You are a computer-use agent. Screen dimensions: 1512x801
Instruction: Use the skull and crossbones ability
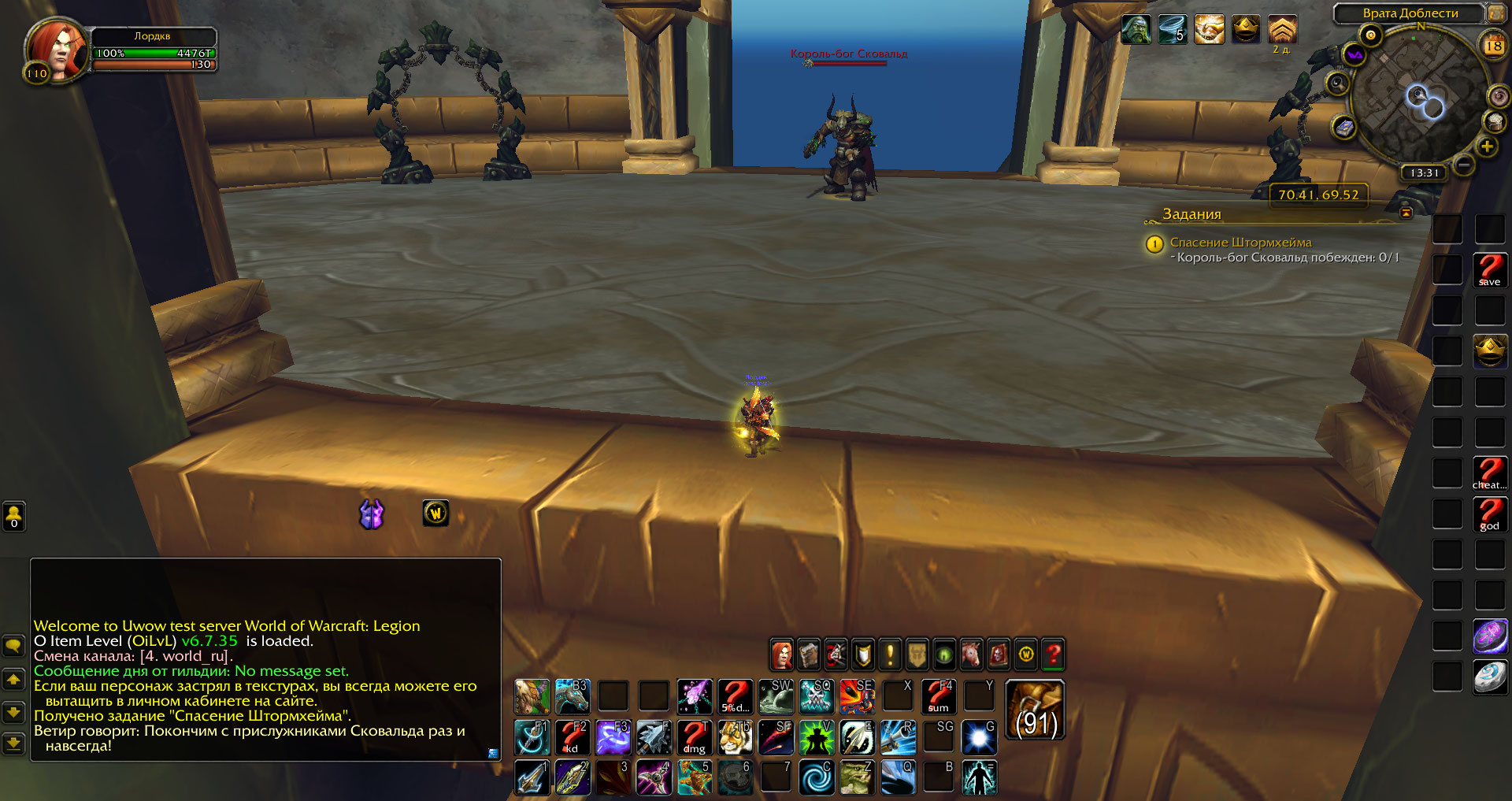pyautogui.click(x=817, y=696)
